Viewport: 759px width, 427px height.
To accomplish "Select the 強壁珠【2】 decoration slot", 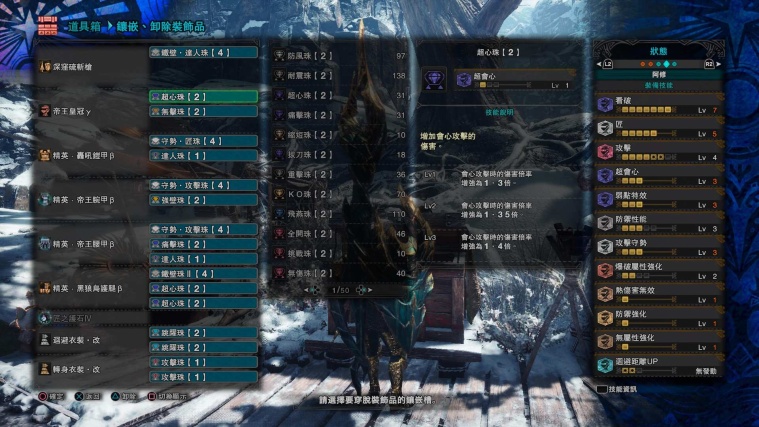I will click(x=203, y=200).
